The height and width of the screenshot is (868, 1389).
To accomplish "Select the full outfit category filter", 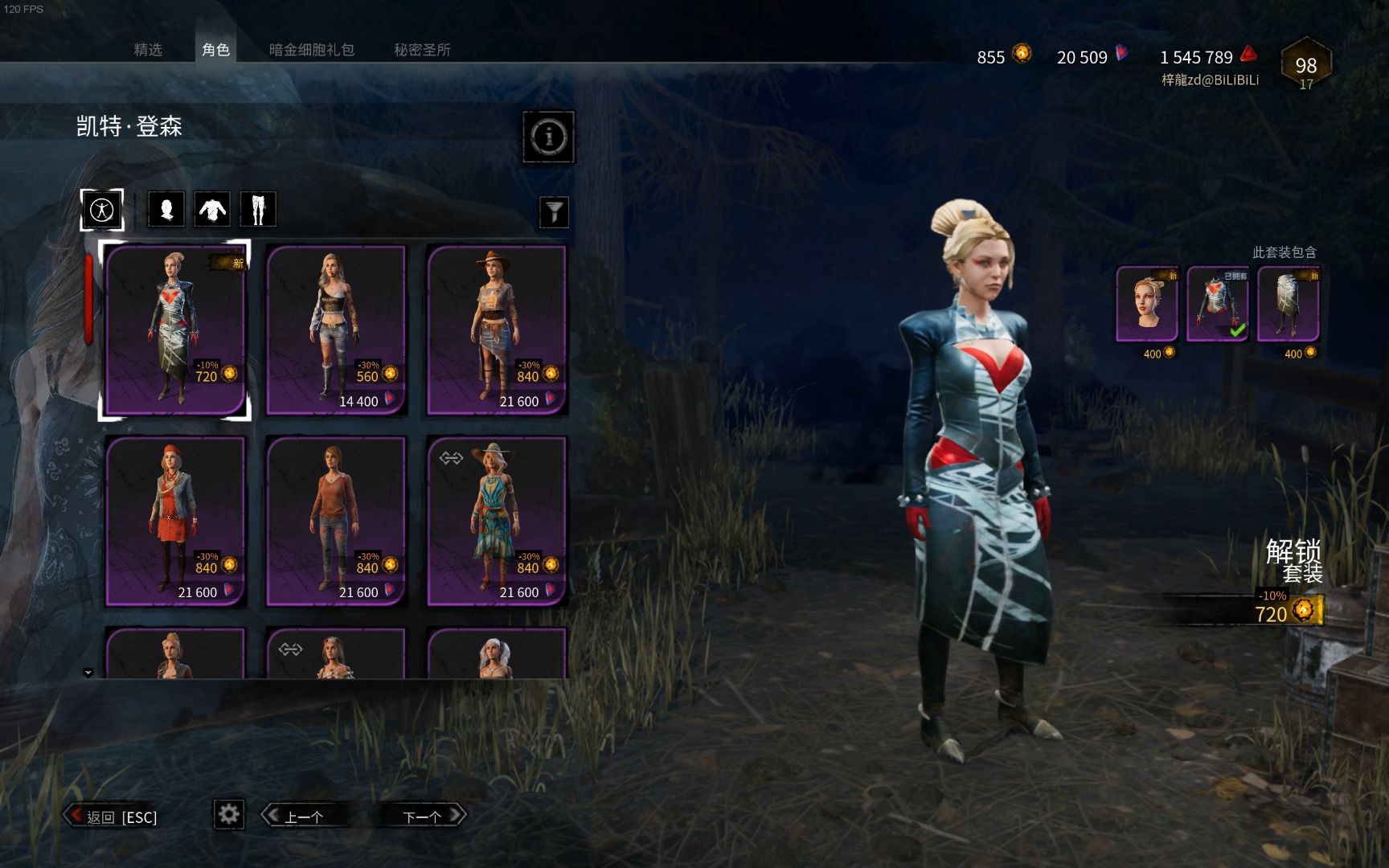I will 102,210.
